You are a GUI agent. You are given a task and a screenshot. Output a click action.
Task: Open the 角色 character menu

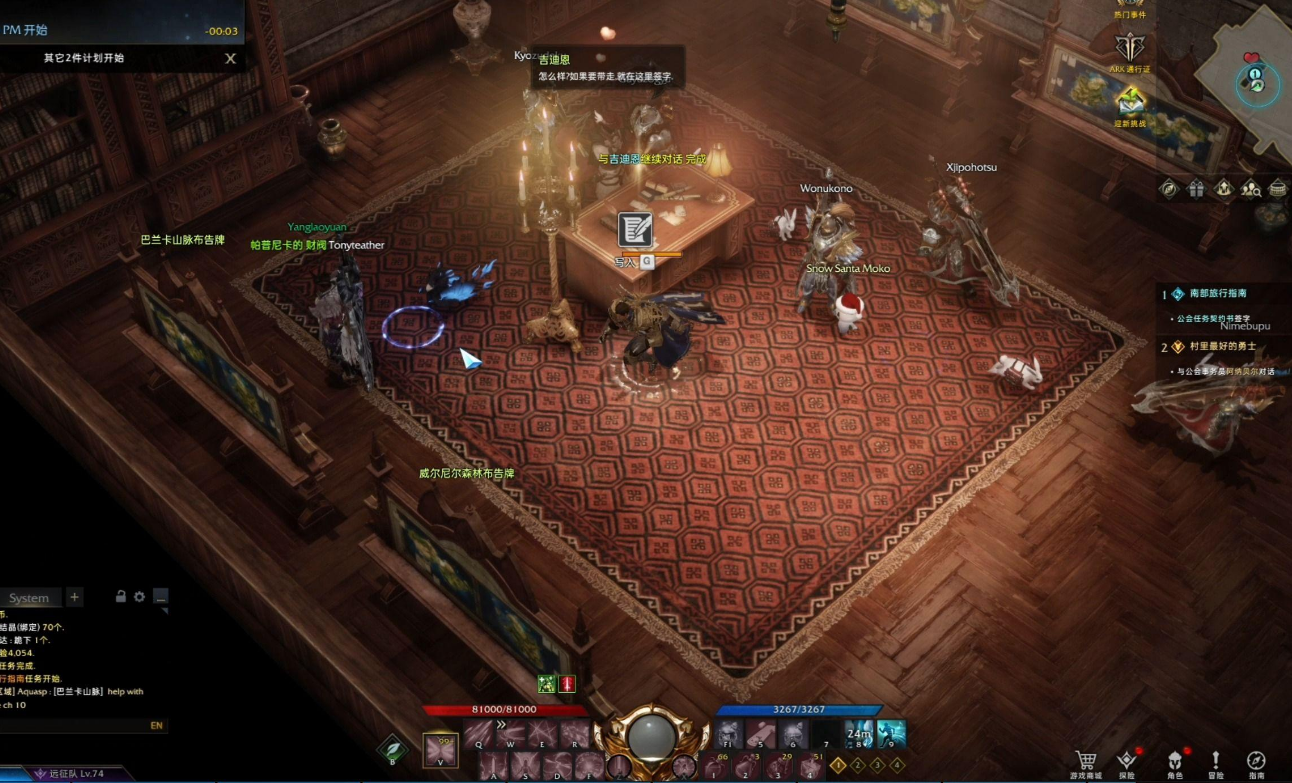1174,762
